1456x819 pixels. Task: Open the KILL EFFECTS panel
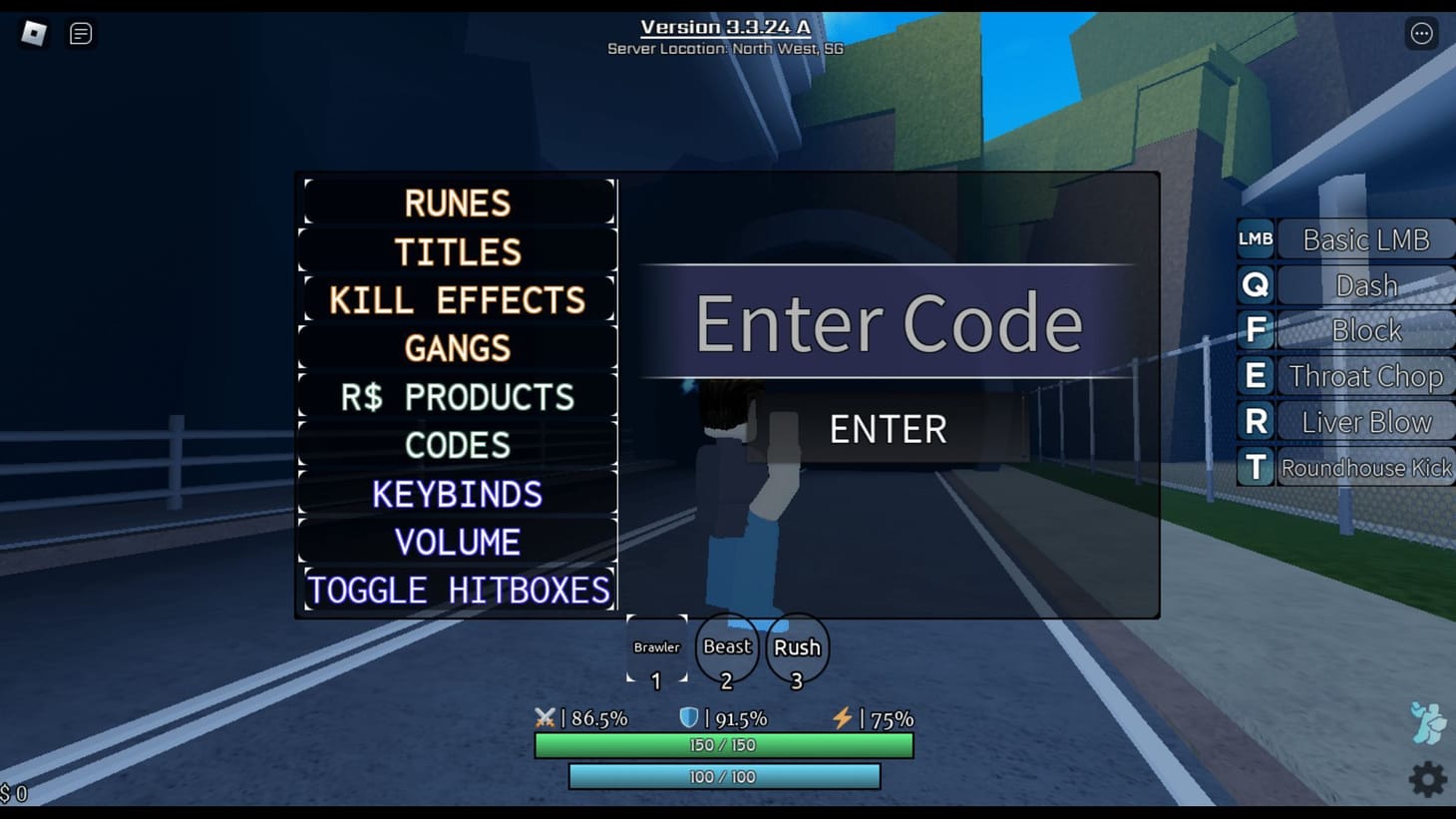(457, 299)
